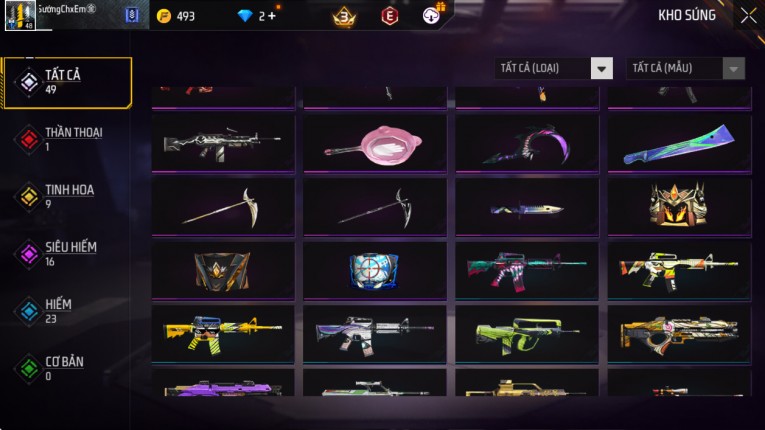Open the rank 3 wings badge
Viewport: 765px width, 430px height.
pyautogui.click(x=344, y=16)
